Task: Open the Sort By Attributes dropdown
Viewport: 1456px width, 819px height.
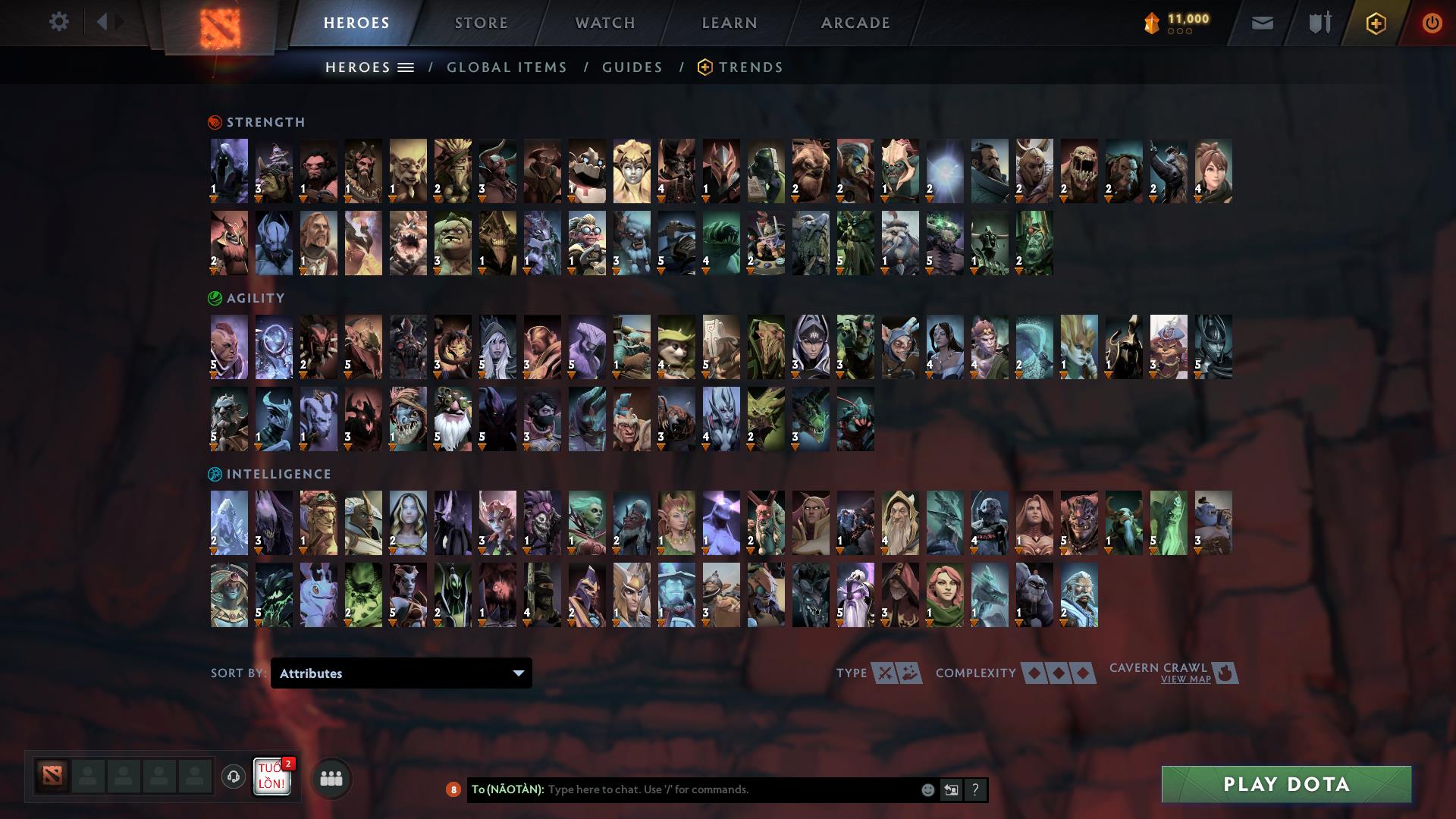Action: click(x=400, y=673)
